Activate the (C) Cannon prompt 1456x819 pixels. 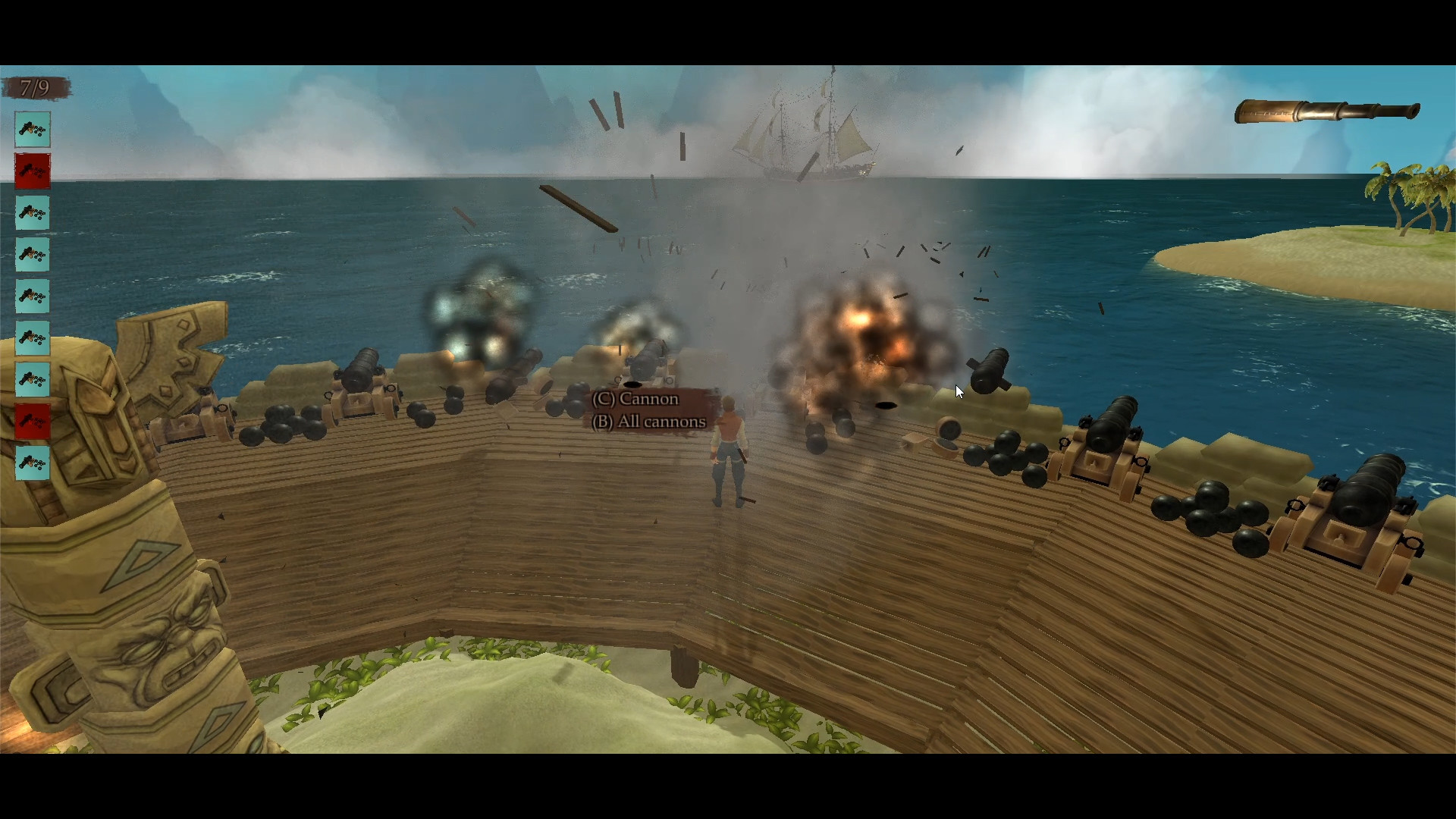(636, 399)
